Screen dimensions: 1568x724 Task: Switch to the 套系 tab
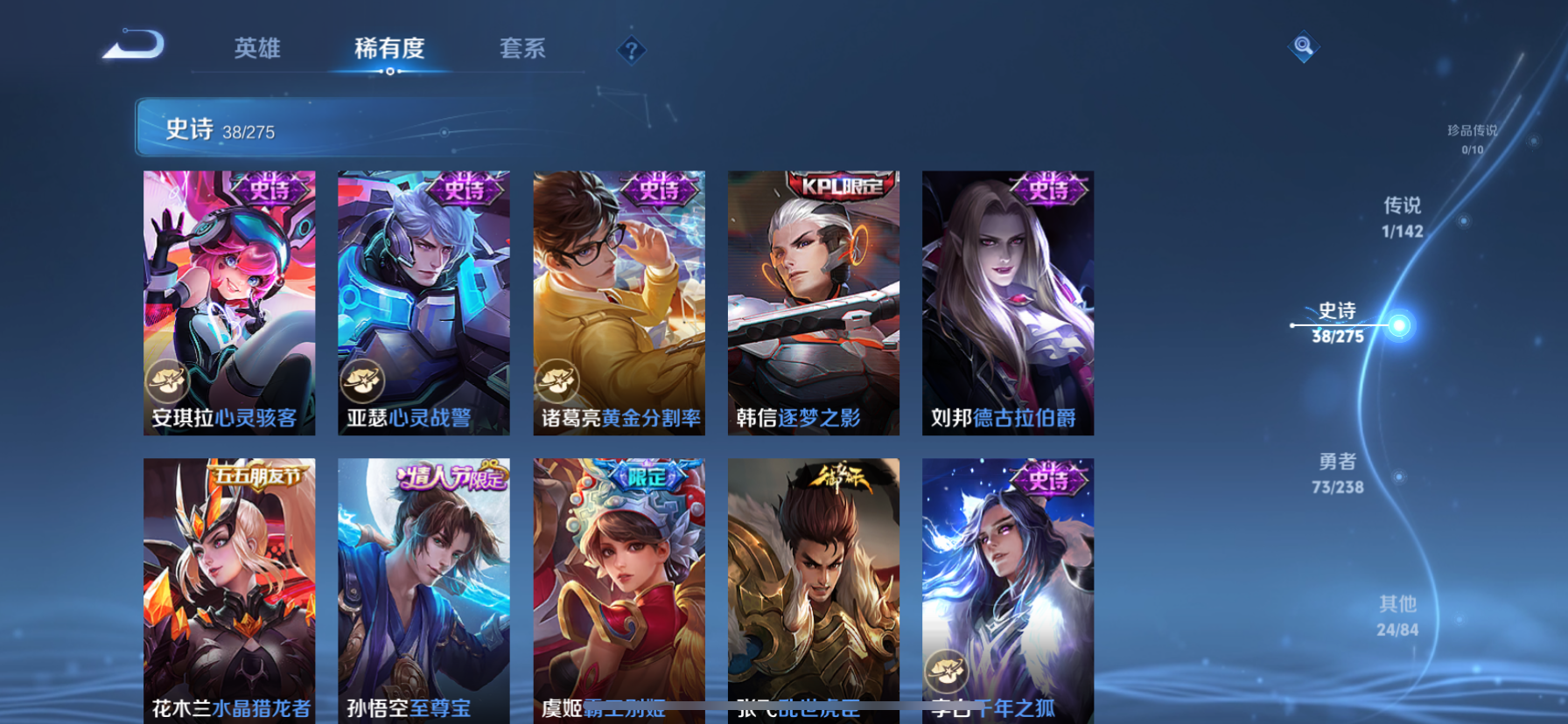(521, 50)
